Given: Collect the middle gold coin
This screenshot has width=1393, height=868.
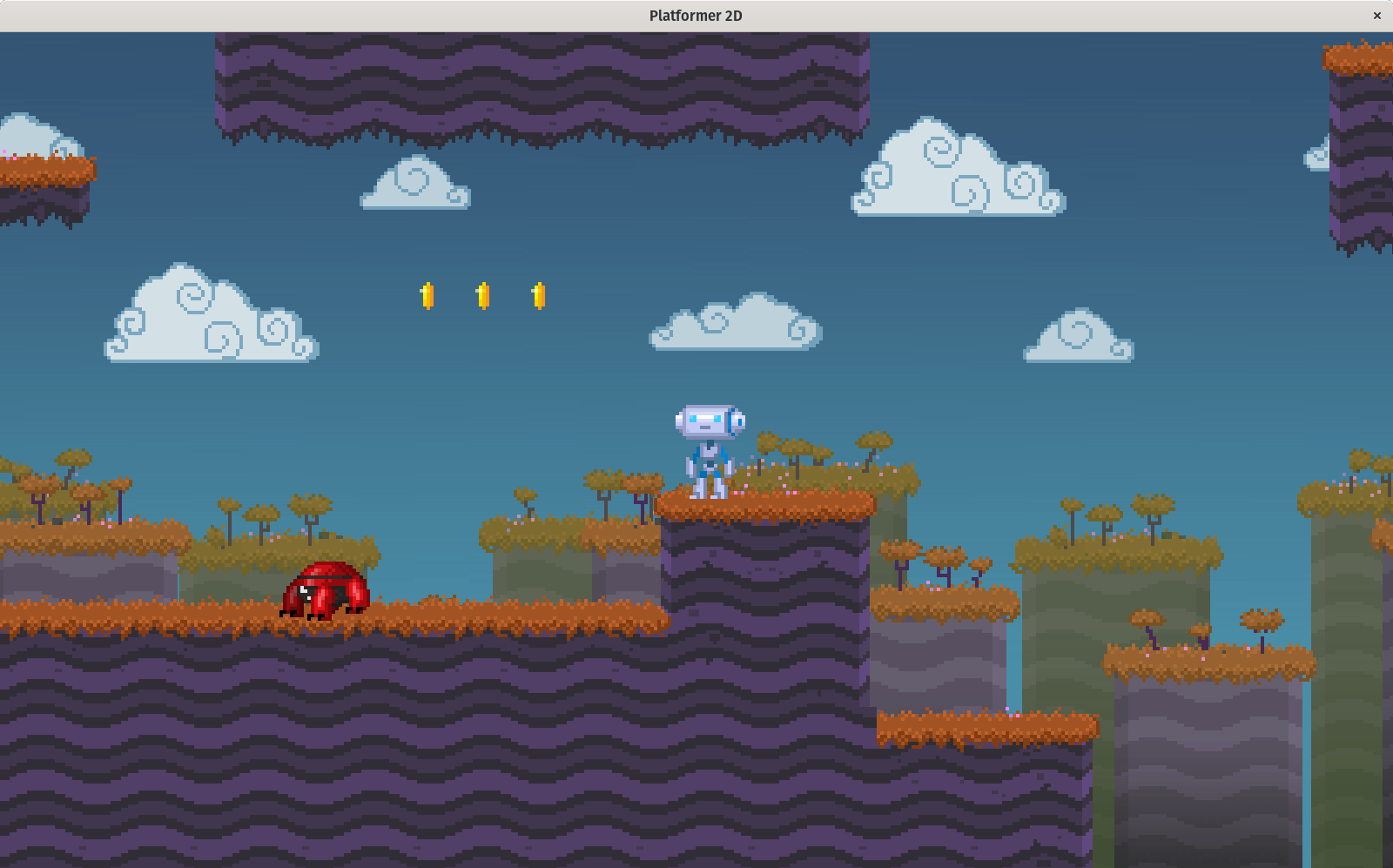Looking at the screenshot, I should coord(482,294).
